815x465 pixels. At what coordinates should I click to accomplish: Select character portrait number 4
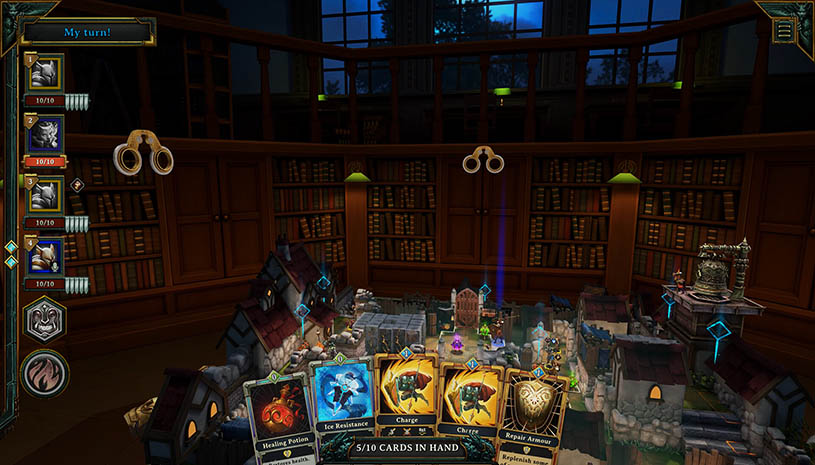(x=46, y=256)
